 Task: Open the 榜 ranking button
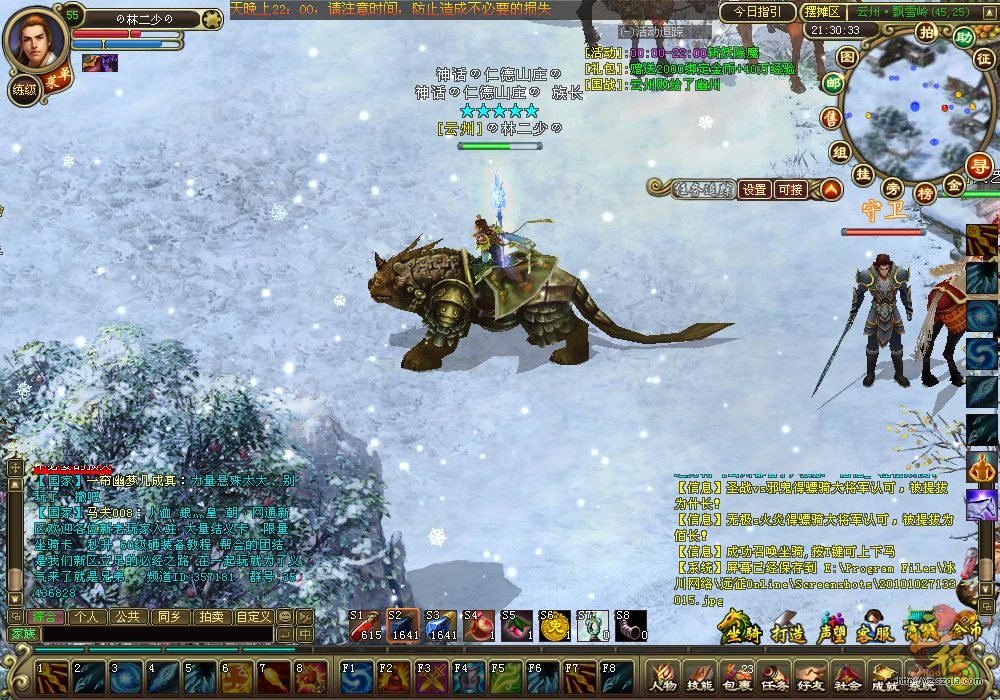tap(925, 192)
